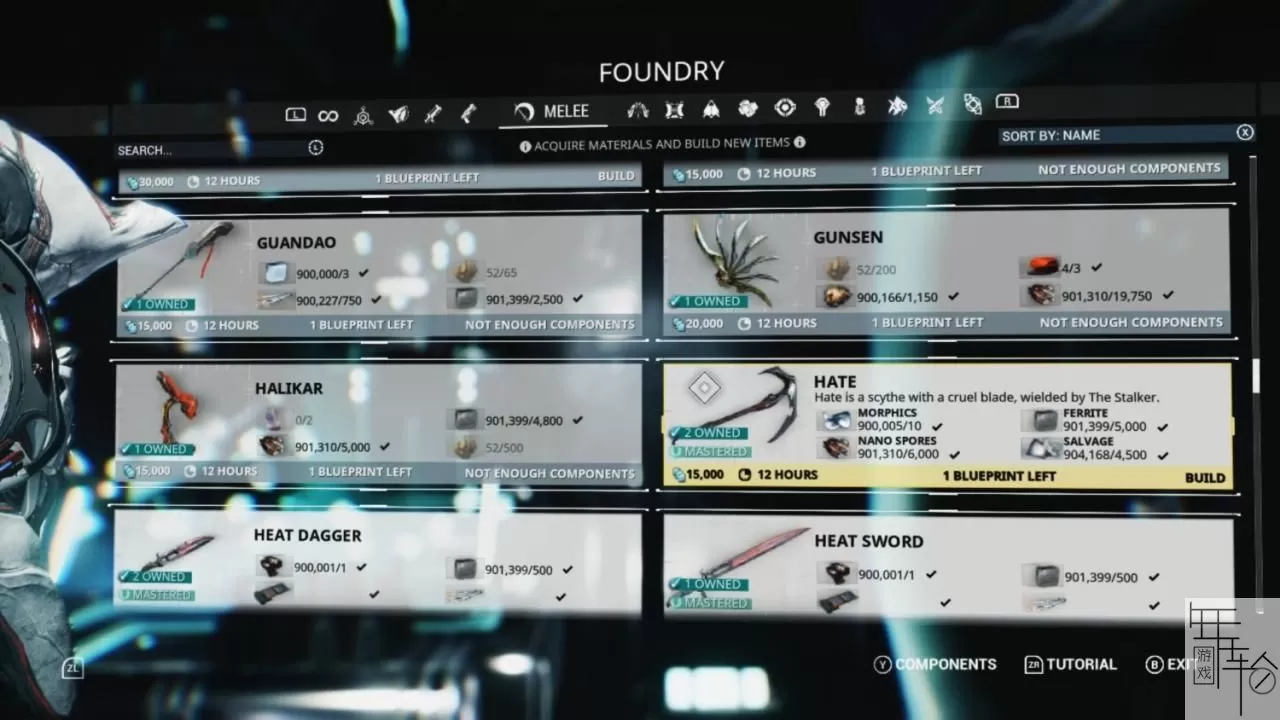Screen dimensions: 1280x720
Task: Pick the Heat Sword blueprint card
Action: pos(945,565)
